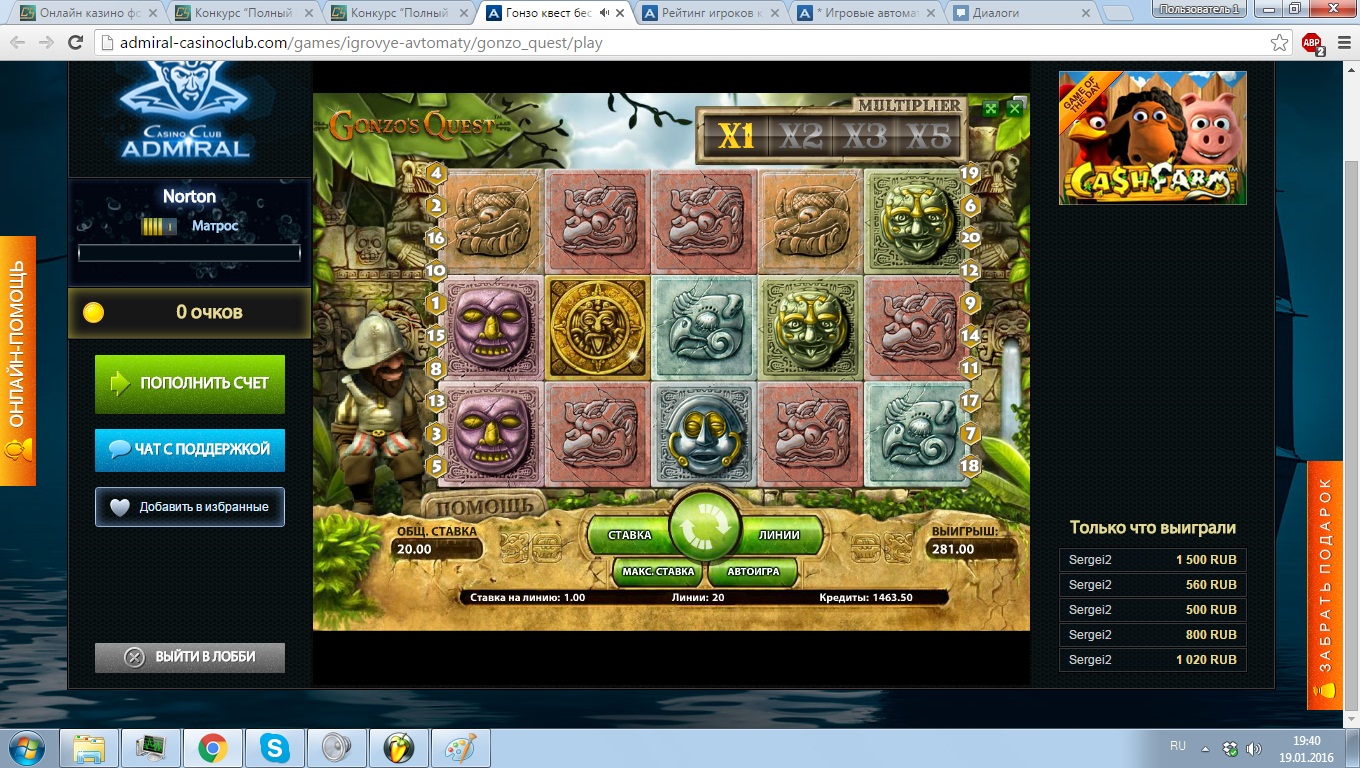Exit to lobby with ВЫЙТИ В ЛОББИ
Viewport: 1360px width, 768px height.
click(190, 657)
